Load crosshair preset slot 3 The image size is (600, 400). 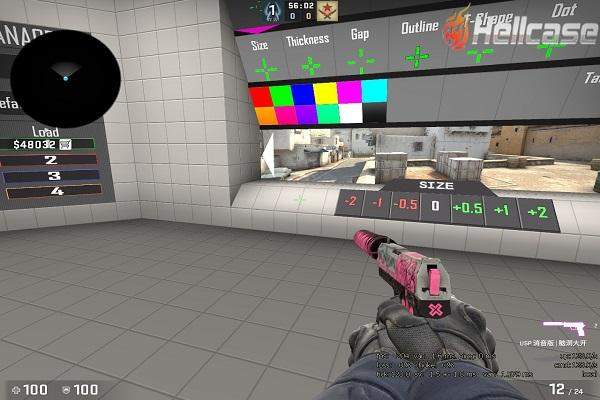tap(53, 175)
